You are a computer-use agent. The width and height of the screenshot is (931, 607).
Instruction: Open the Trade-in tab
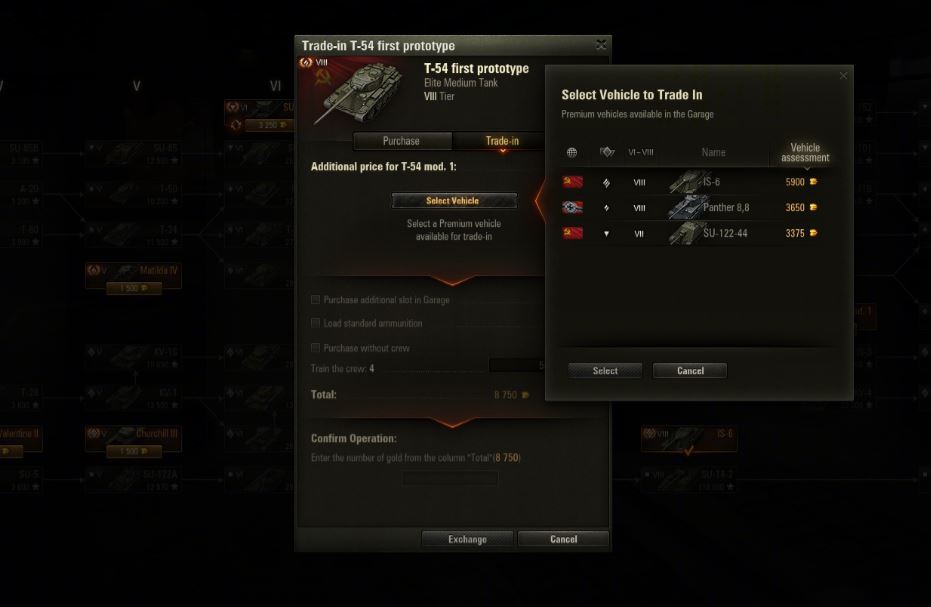click(501, 141)
